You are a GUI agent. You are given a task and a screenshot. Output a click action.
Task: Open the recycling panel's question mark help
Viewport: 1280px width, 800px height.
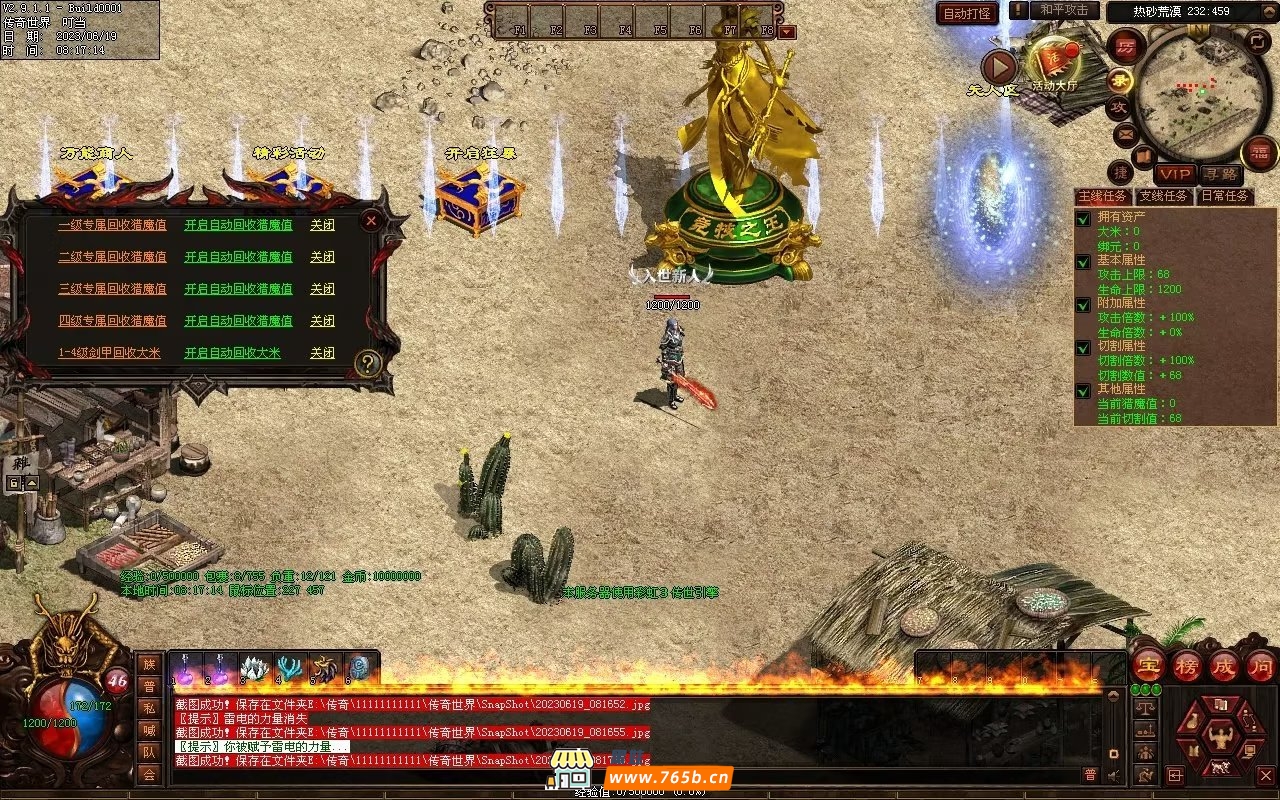pyautogui.click(x=369, y=363)
